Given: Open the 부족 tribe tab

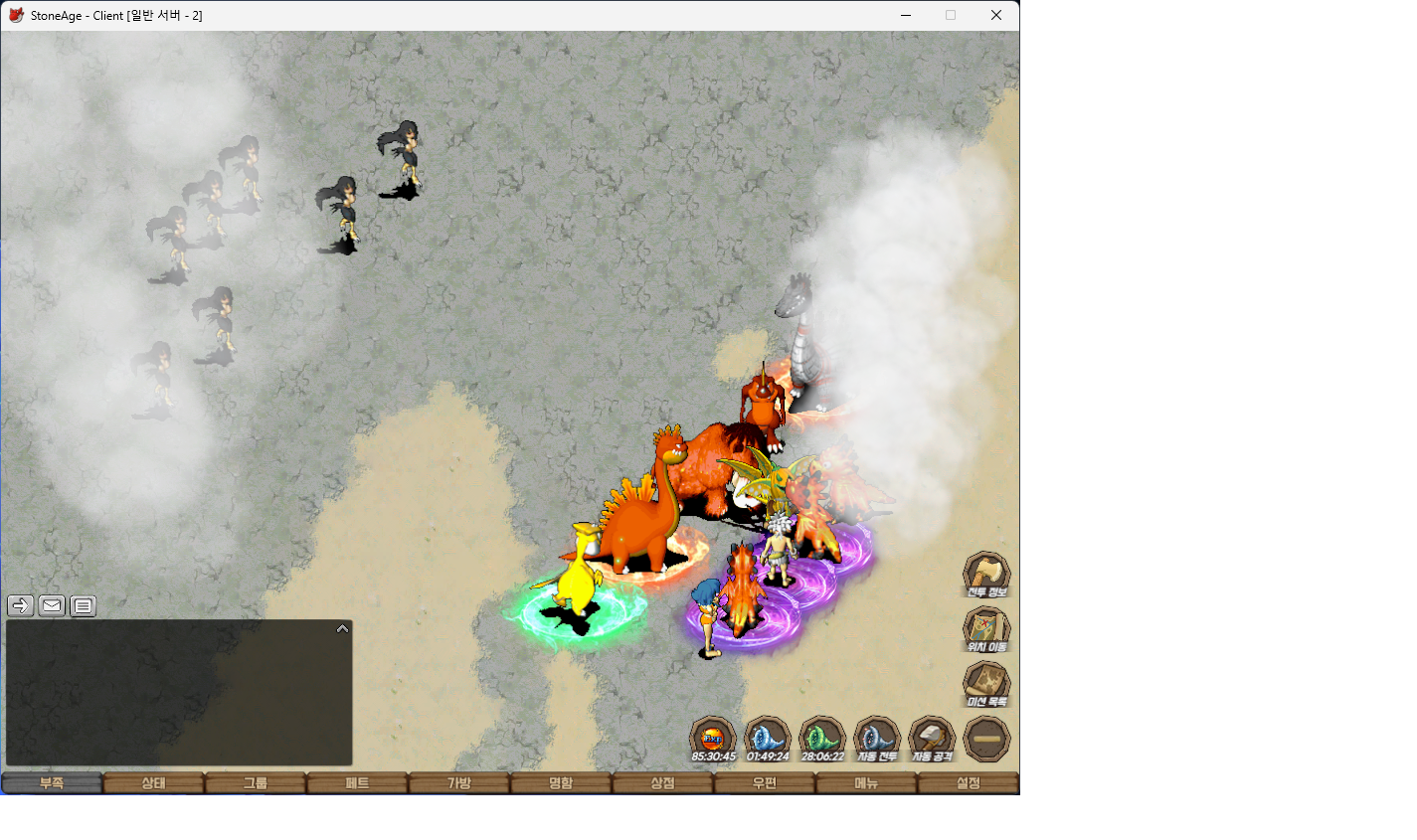Looking at the screenshot, I should point(52,783).
